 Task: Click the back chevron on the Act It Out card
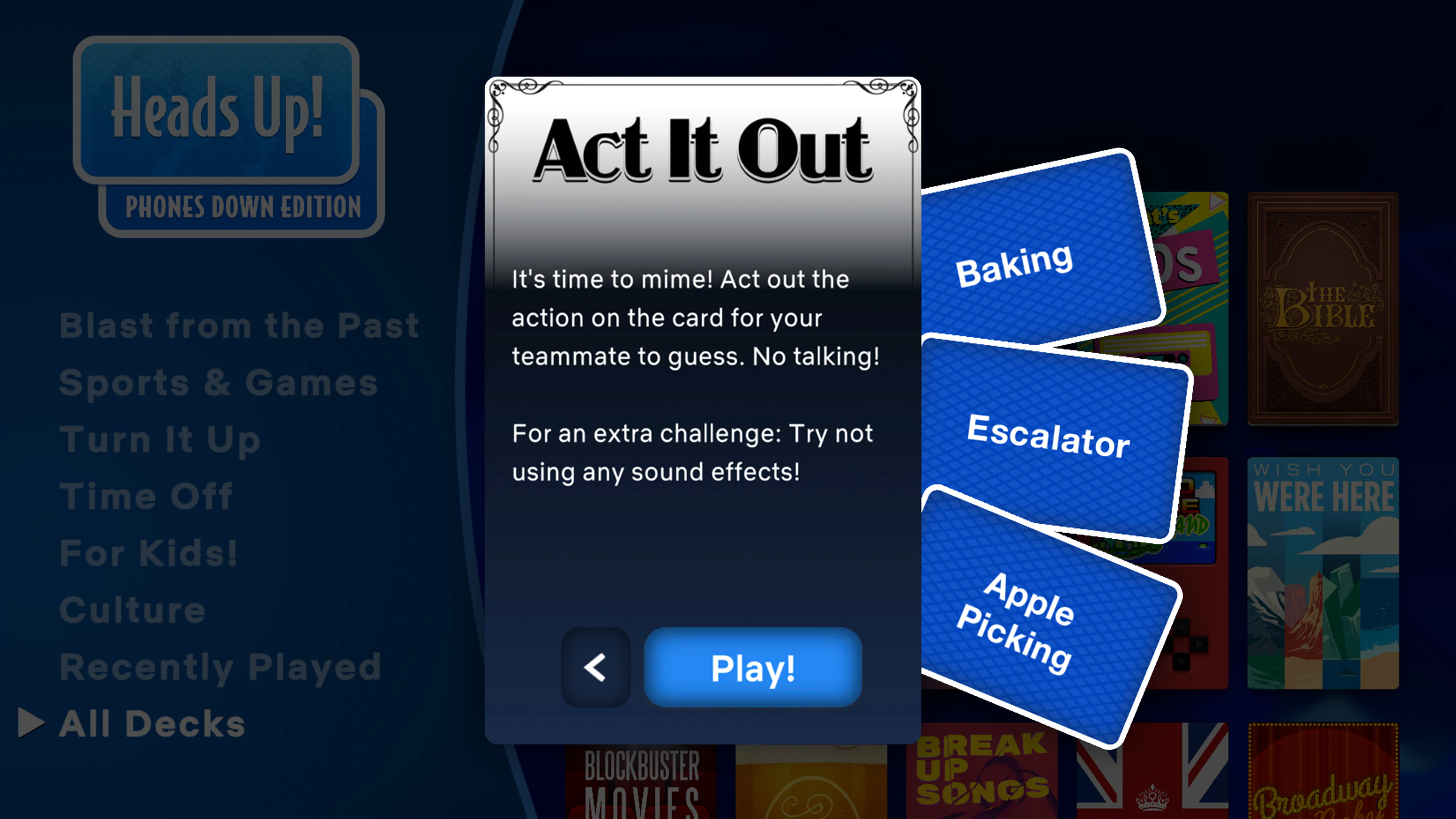coord(595,668)
